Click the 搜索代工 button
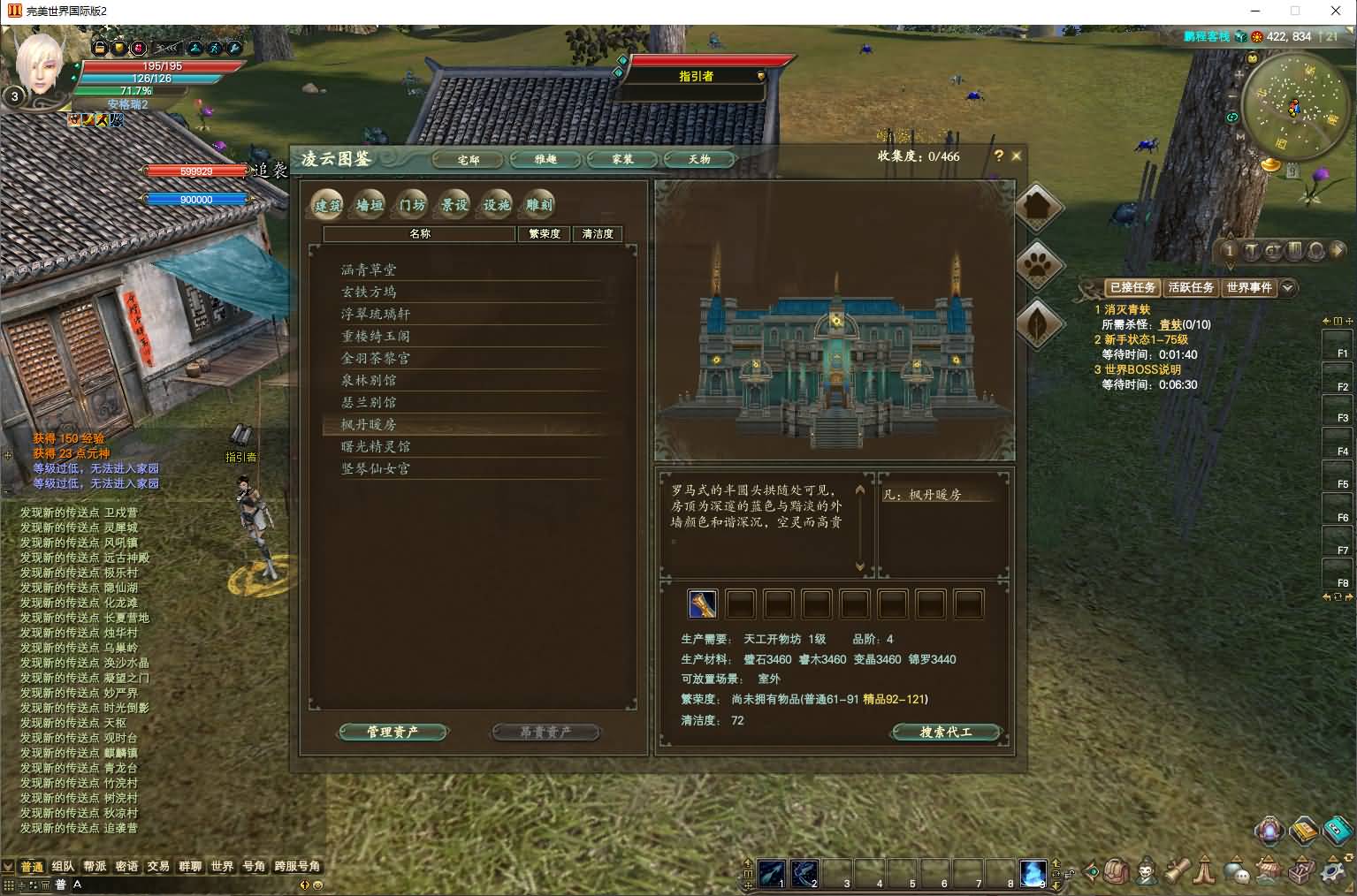 (x=948, y=732)
